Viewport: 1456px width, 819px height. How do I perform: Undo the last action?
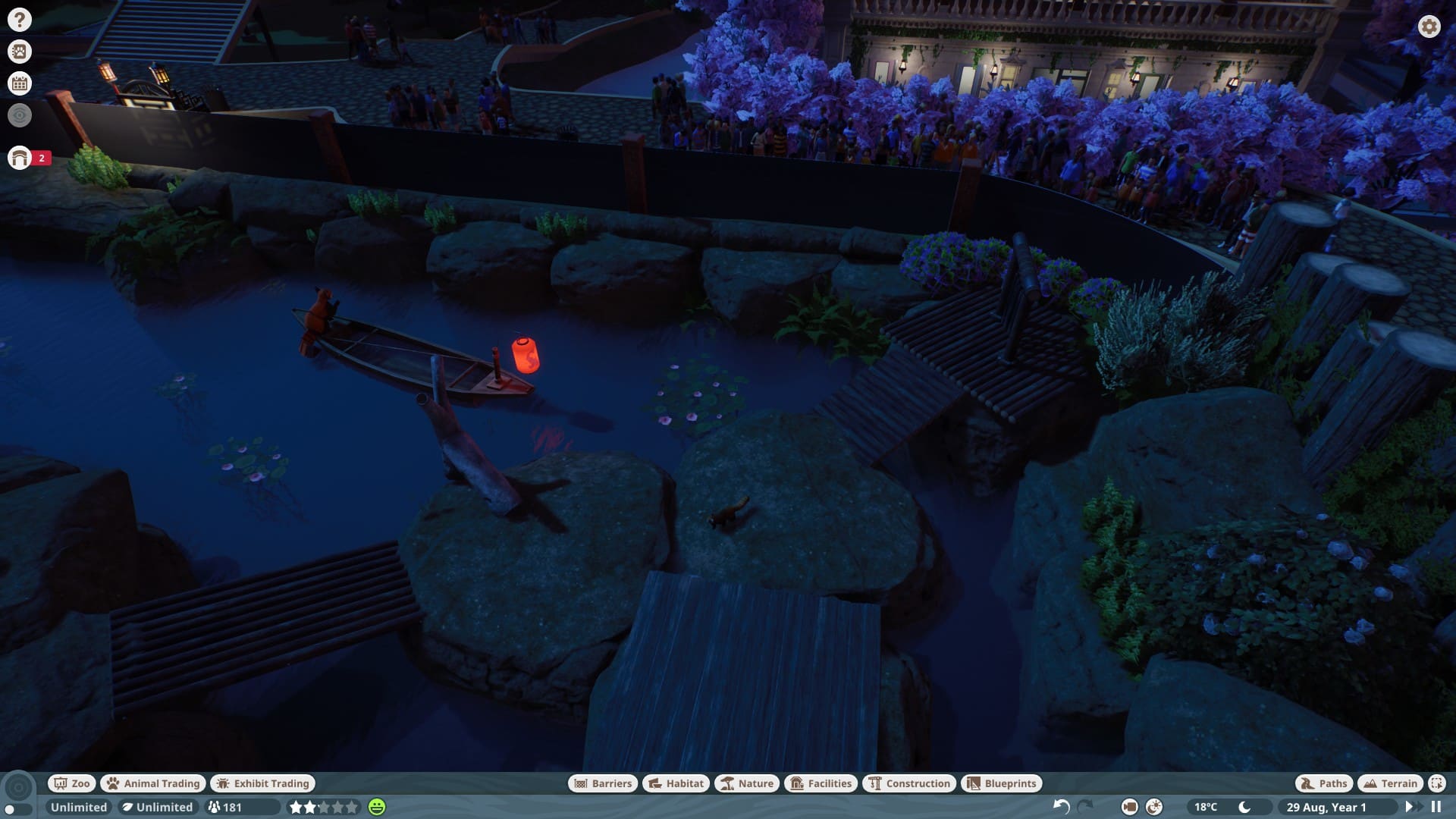[1062, 807]
